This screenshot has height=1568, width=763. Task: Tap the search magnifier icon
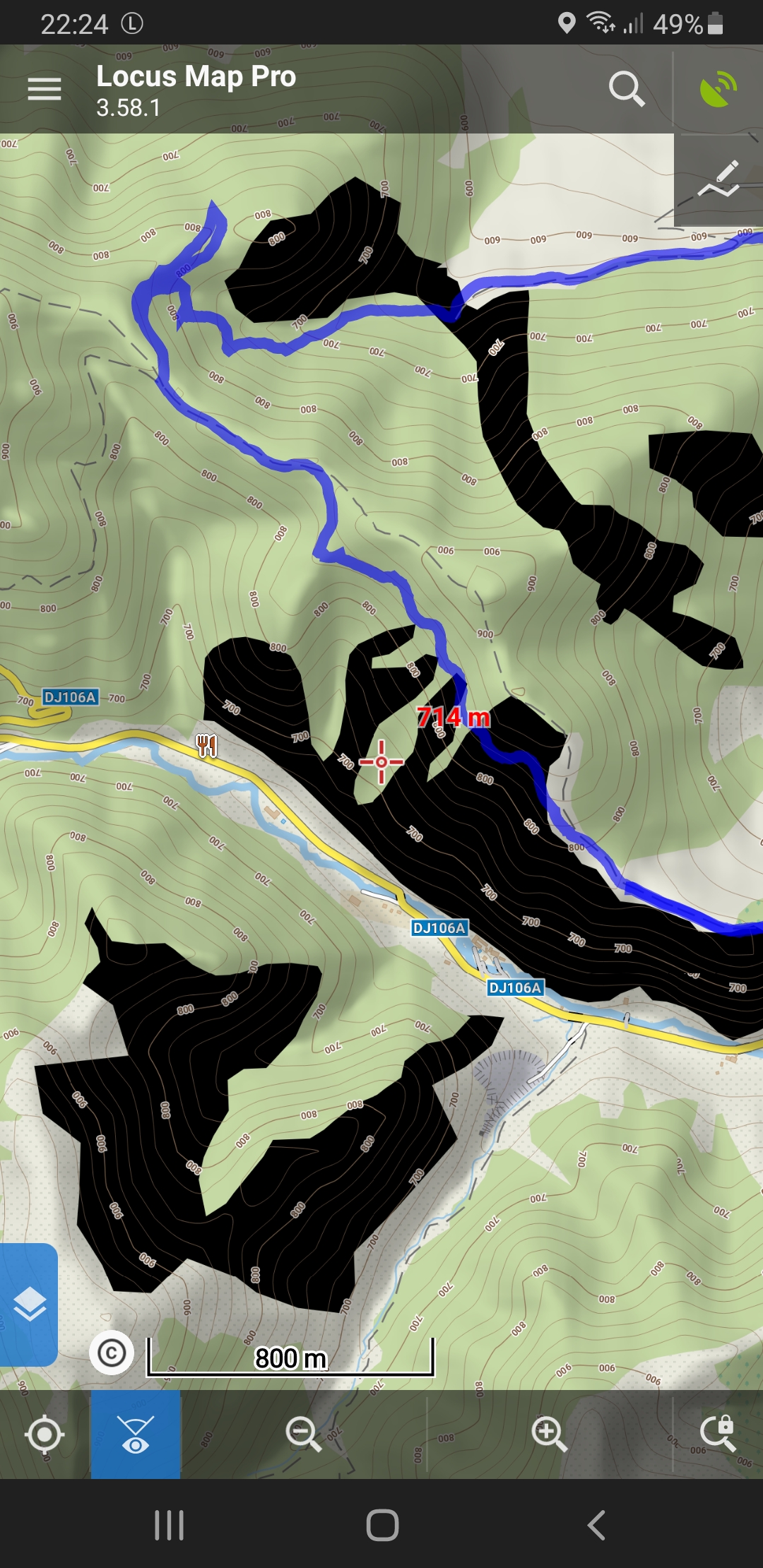point(626,89)
